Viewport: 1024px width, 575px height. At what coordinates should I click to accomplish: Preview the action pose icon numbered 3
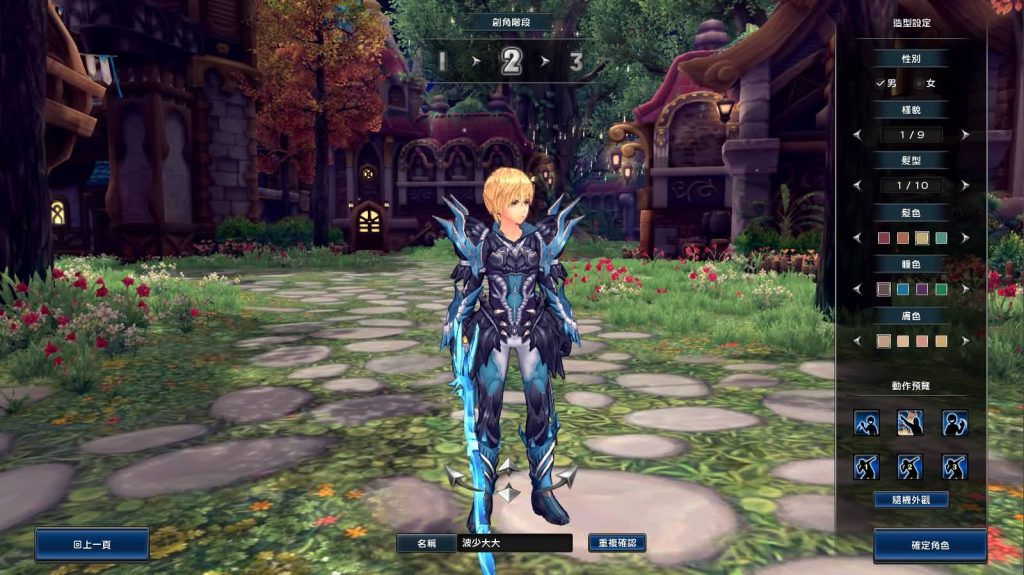point(955,422)
